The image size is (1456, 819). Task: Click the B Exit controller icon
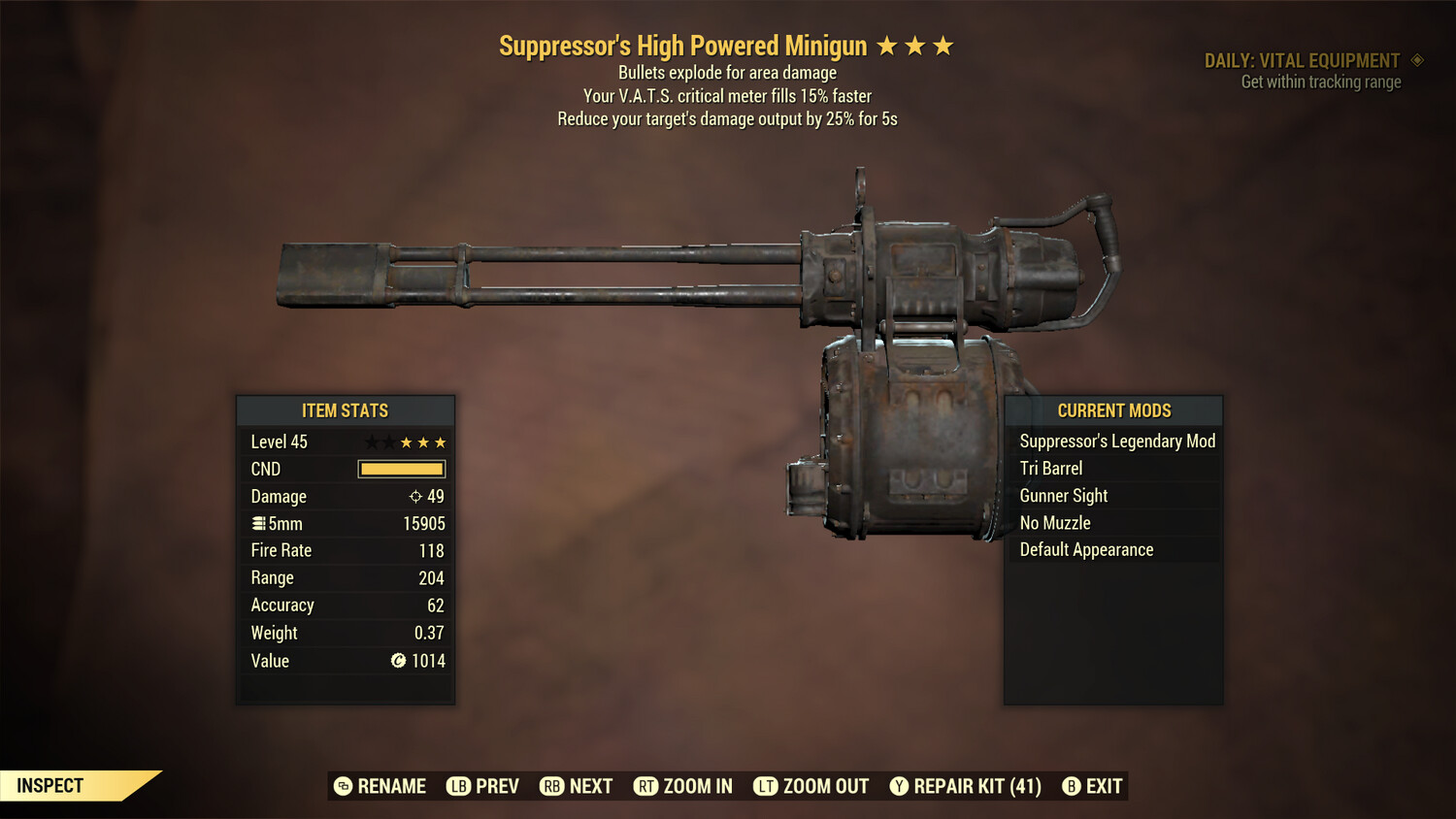[x=1072, y=786]
